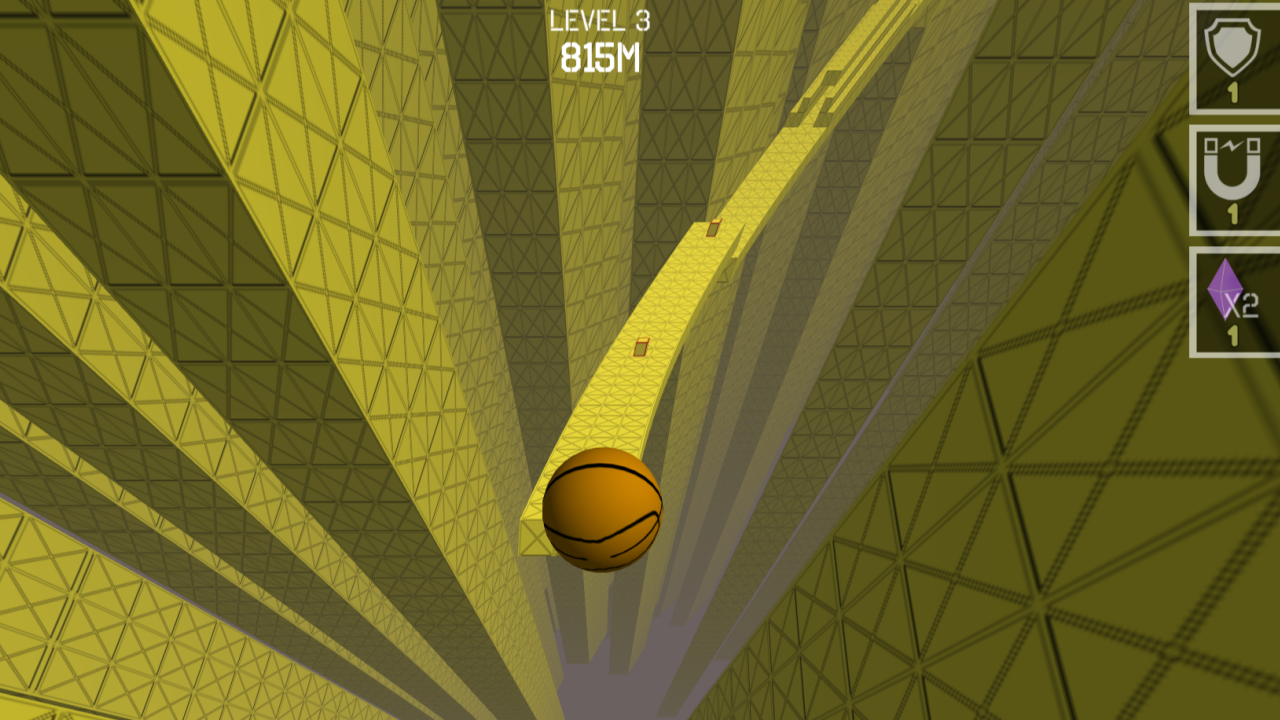Activate the shield power-up
Viewport: 1280px width, 720px height.
(x=1232, y=55)
